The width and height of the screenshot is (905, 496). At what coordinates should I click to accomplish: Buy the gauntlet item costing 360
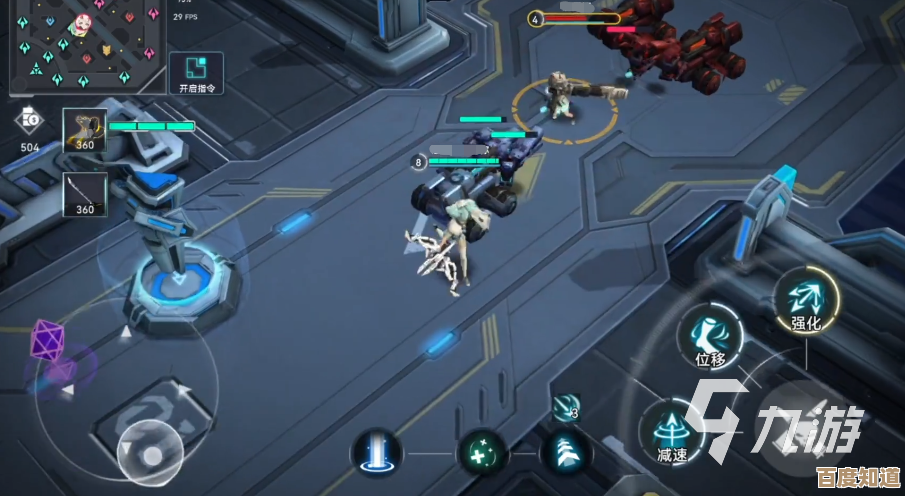click(85, 130)
